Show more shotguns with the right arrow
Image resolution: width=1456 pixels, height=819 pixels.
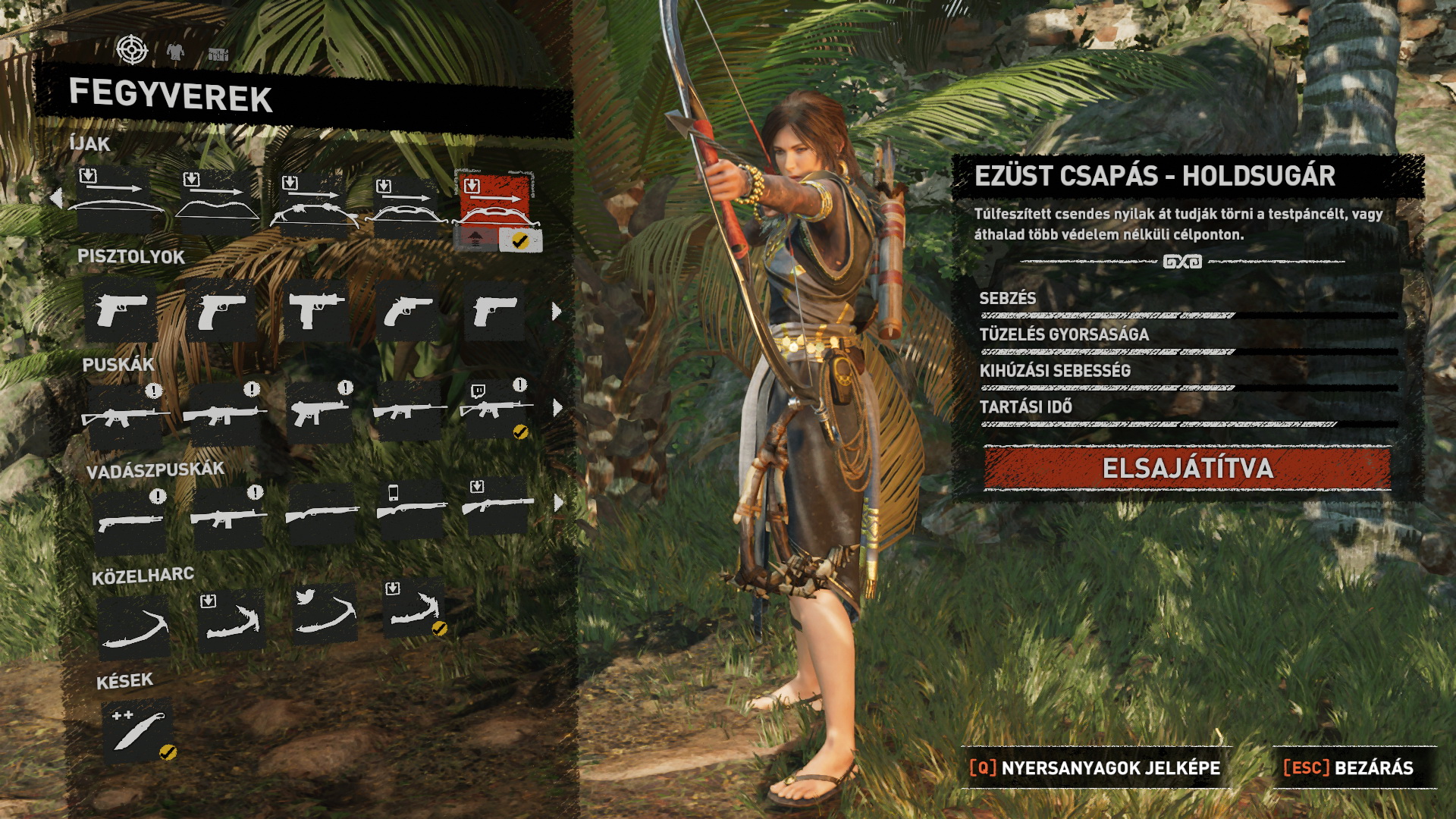pyautogui.click(x=559, y=502)
